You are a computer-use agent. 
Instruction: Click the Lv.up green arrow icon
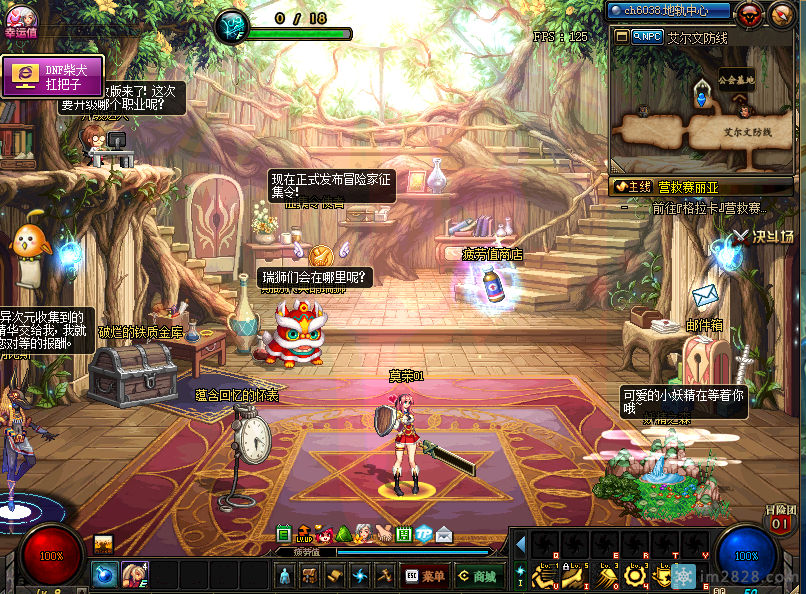304,535
